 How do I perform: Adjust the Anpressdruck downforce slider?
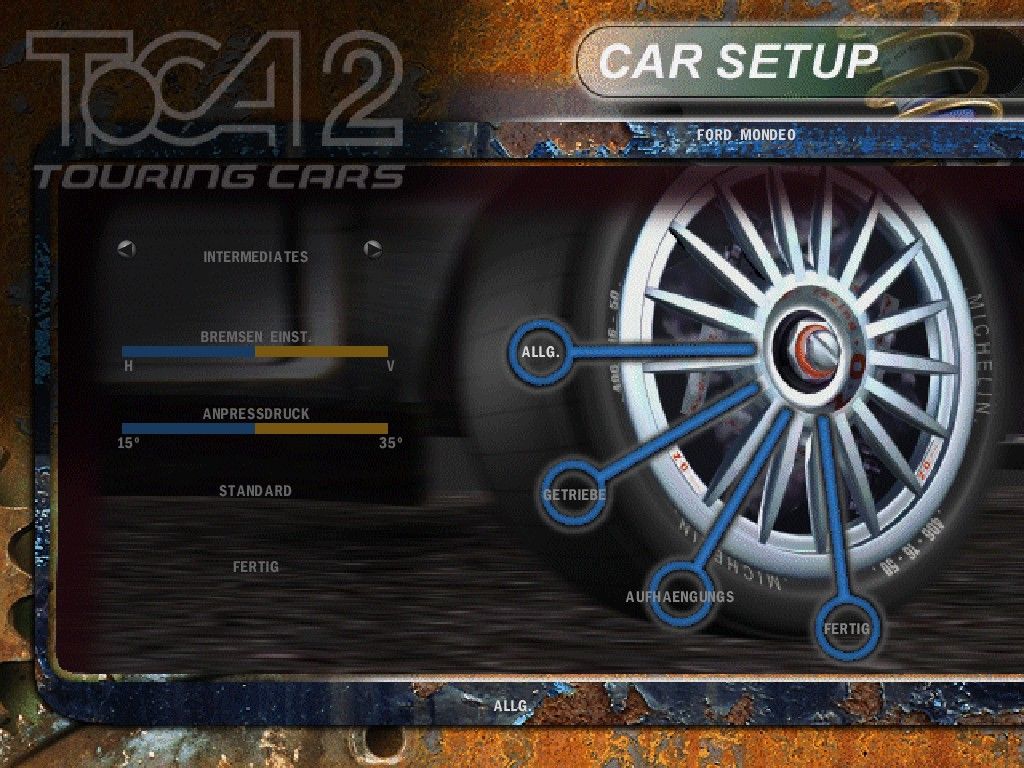[x=255, y=428]
